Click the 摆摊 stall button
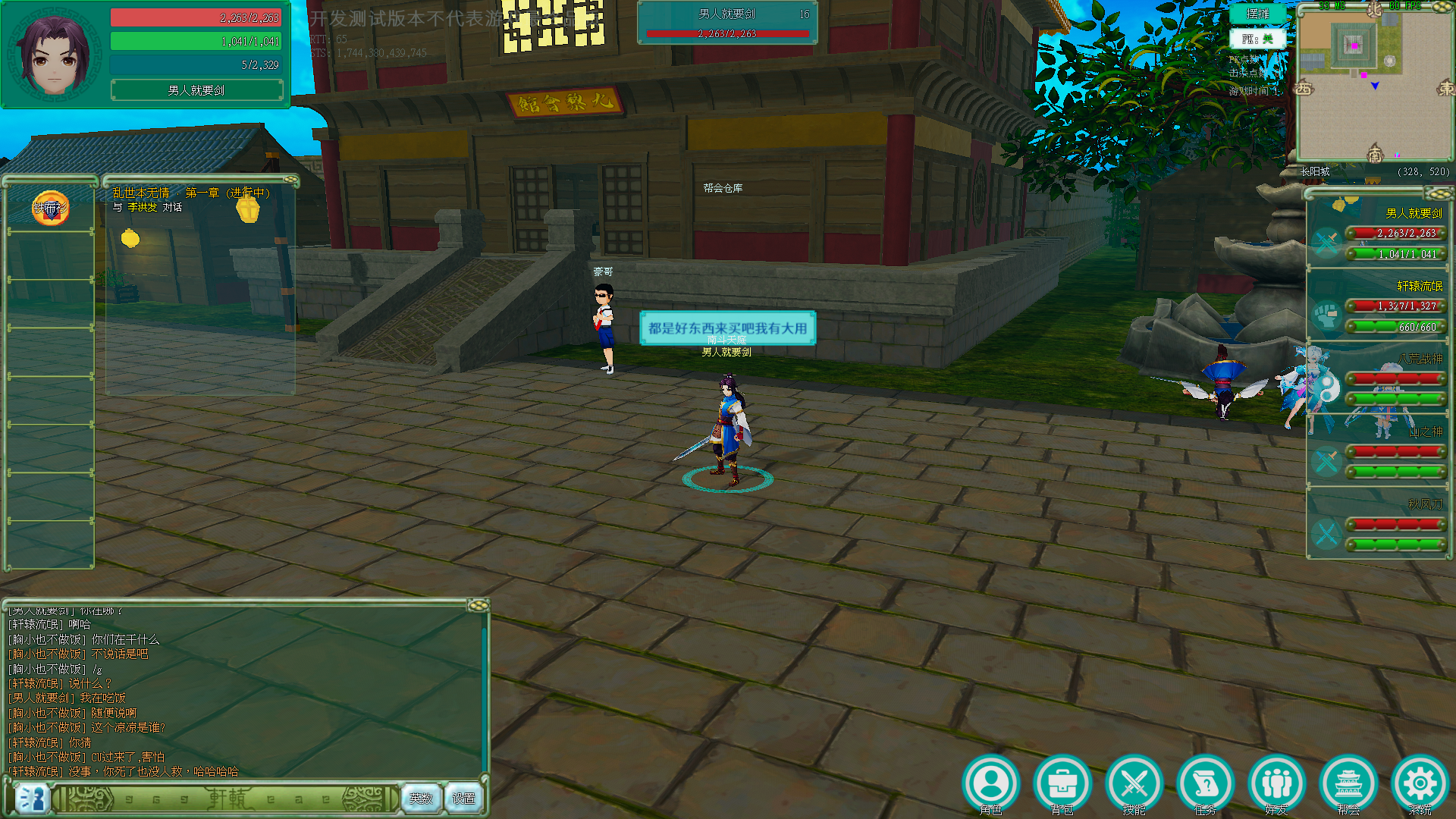This screenshot has height=819, width=1456. [x=1257, y=14]
